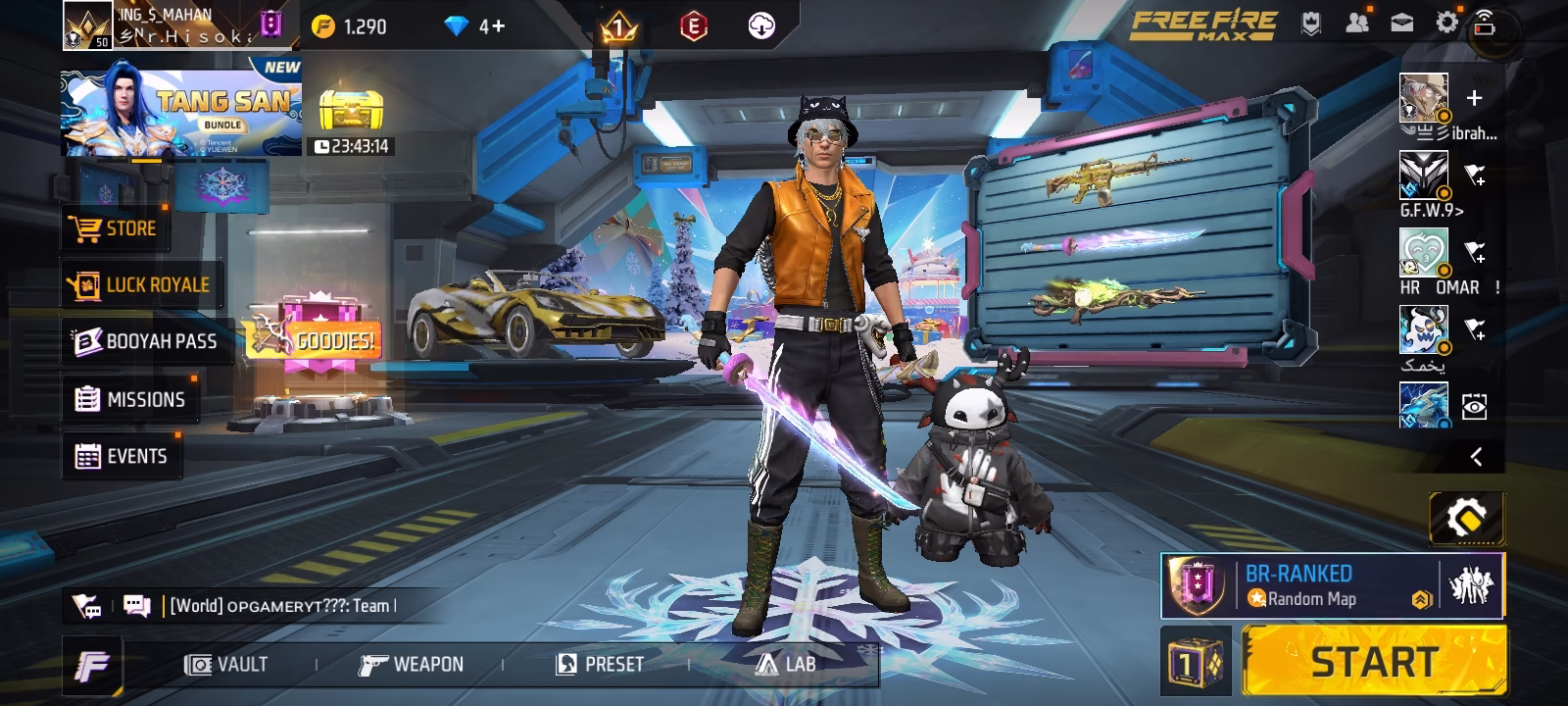1568x706 pixels.
Task: Open Luck Royale
Action: (139, 285)
